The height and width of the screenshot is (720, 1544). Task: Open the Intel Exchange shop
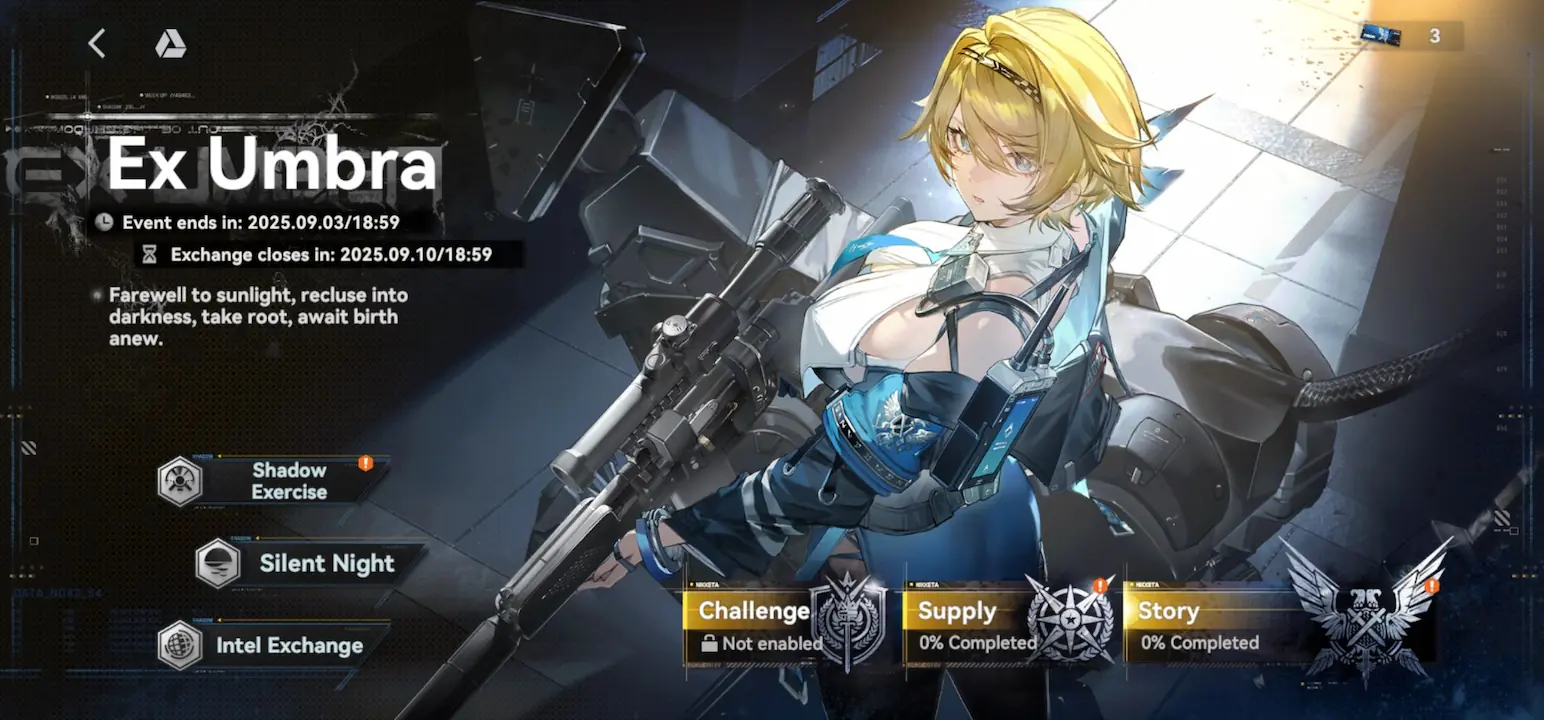(x=275, y=645)
